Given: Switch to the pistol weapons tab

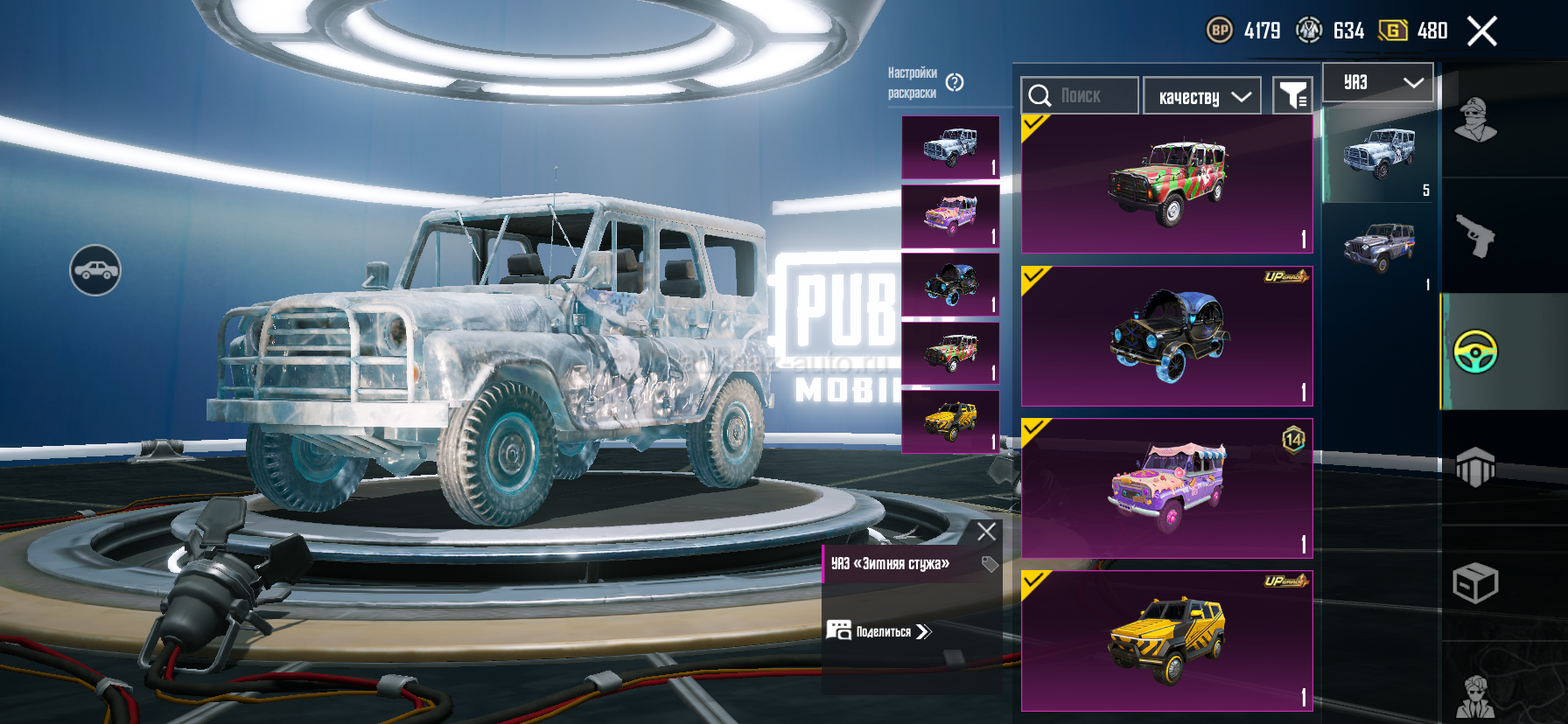Looking at the screenshot, I should (1475, 234).
